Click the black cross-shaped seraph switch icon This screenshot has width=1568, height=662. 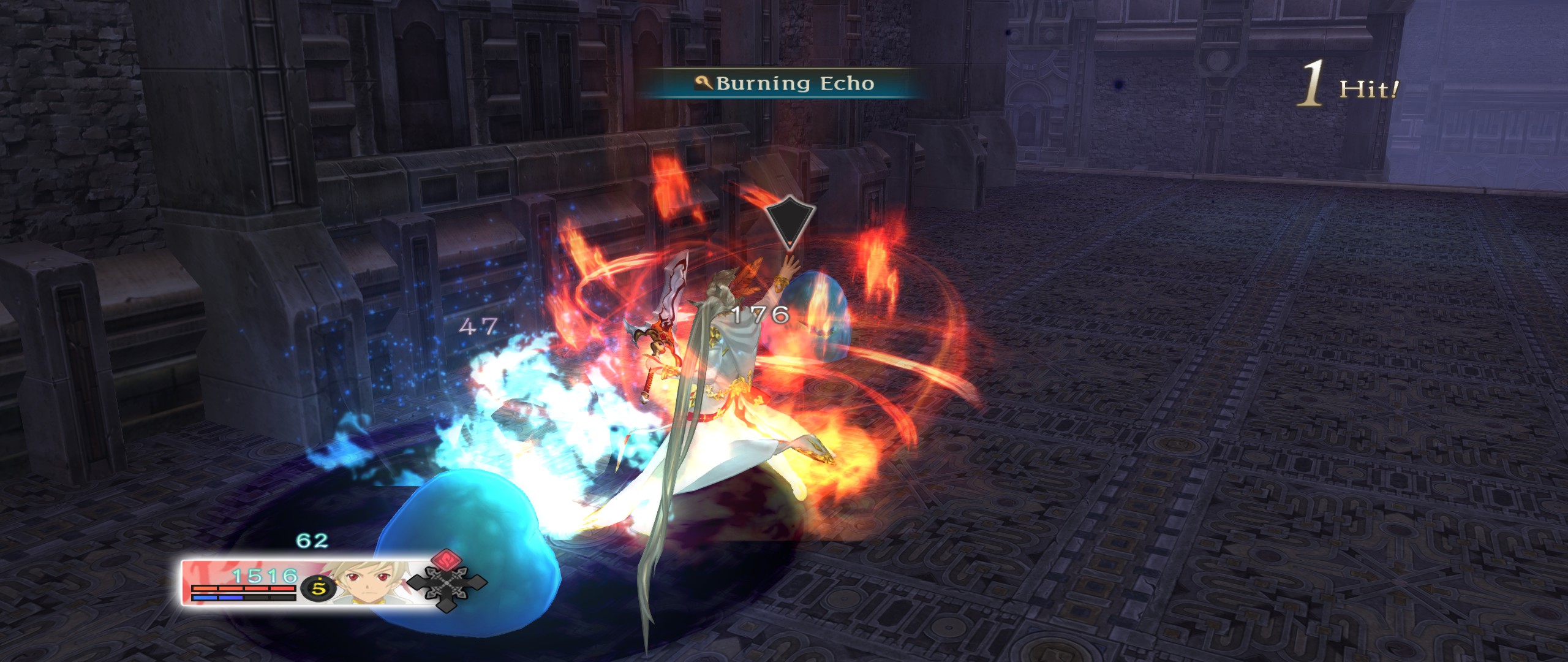pyautogui.click(x=447, y=584)
